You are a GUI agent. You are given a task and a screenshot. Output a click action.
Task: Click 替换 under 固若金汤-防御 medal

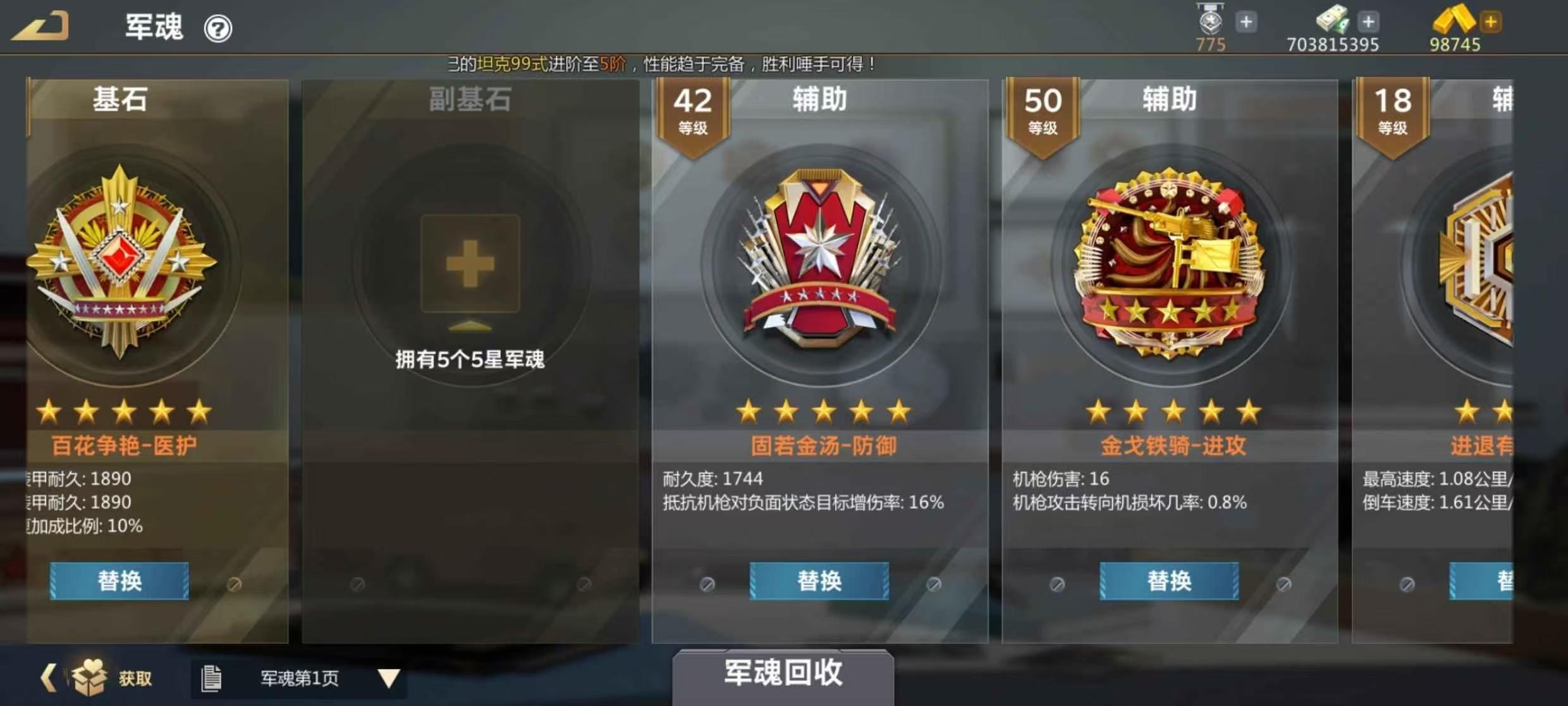819,582
